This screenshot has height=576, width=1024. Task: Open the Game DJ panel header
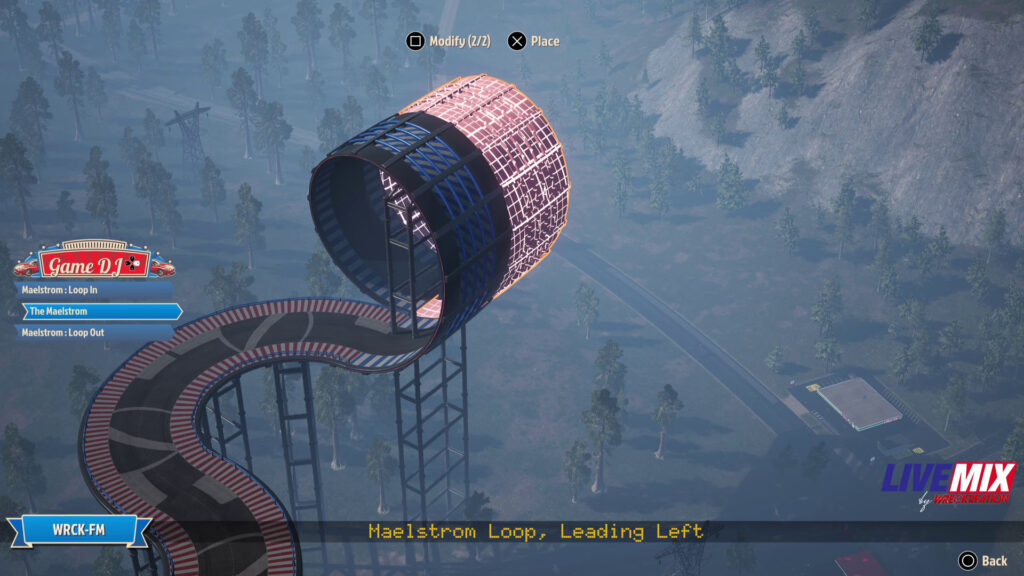point(96,264)
